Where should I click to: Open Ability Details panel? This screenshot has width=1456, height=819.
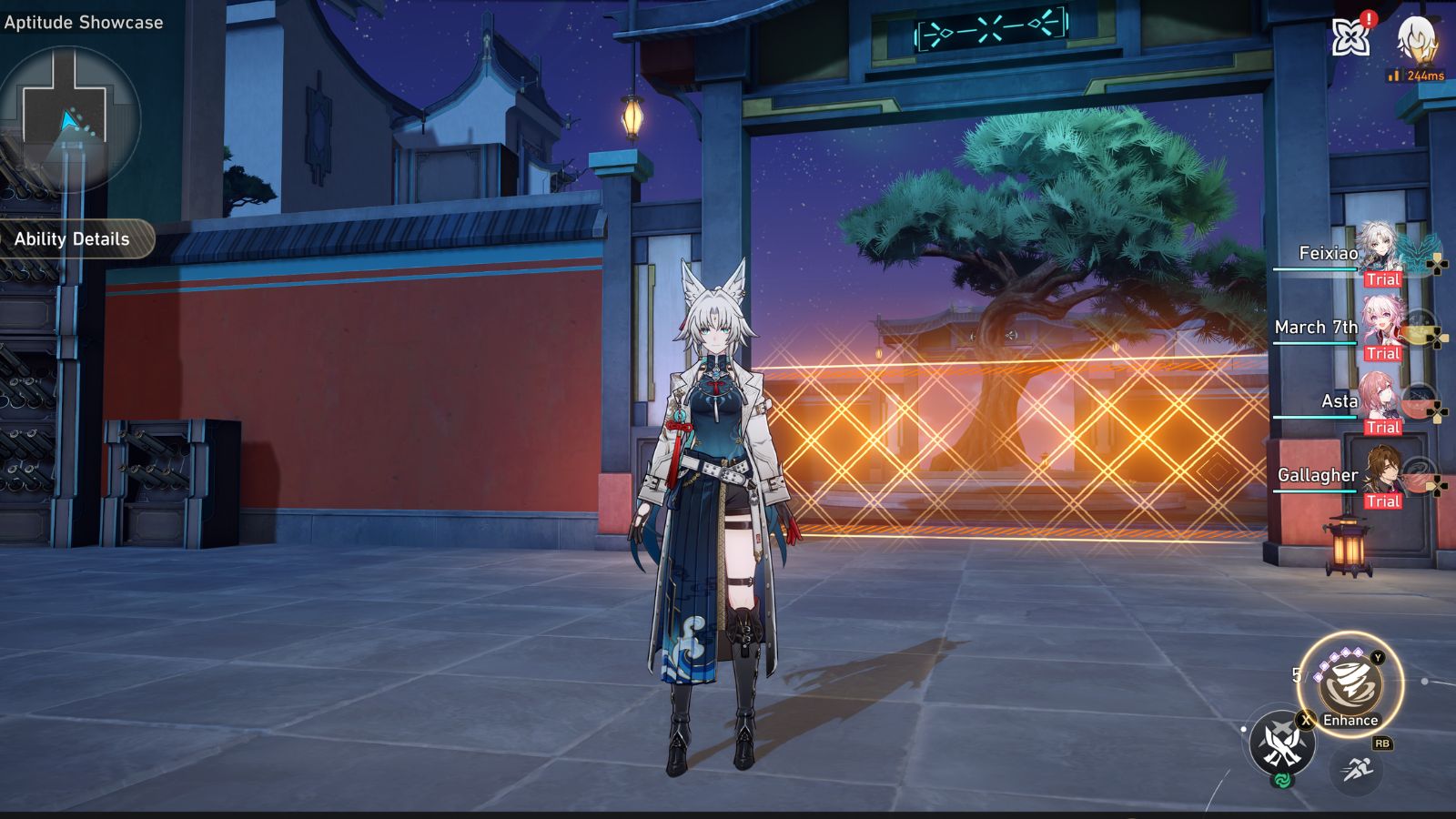coord(71,240)
